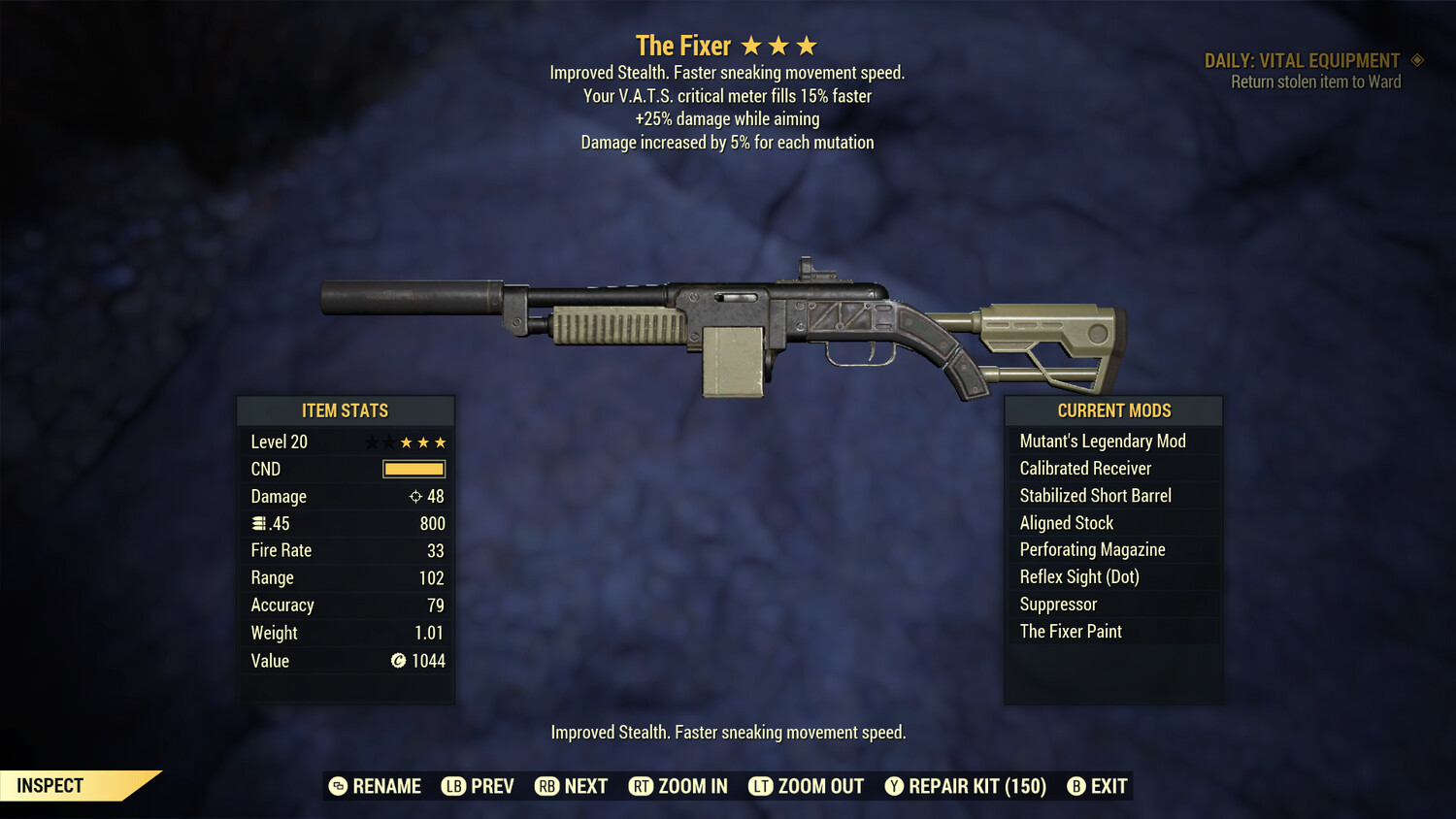Click the RT icon next to ZOOM IN
The height and width of the screenshot is (819, 1456).
point(642,786)
